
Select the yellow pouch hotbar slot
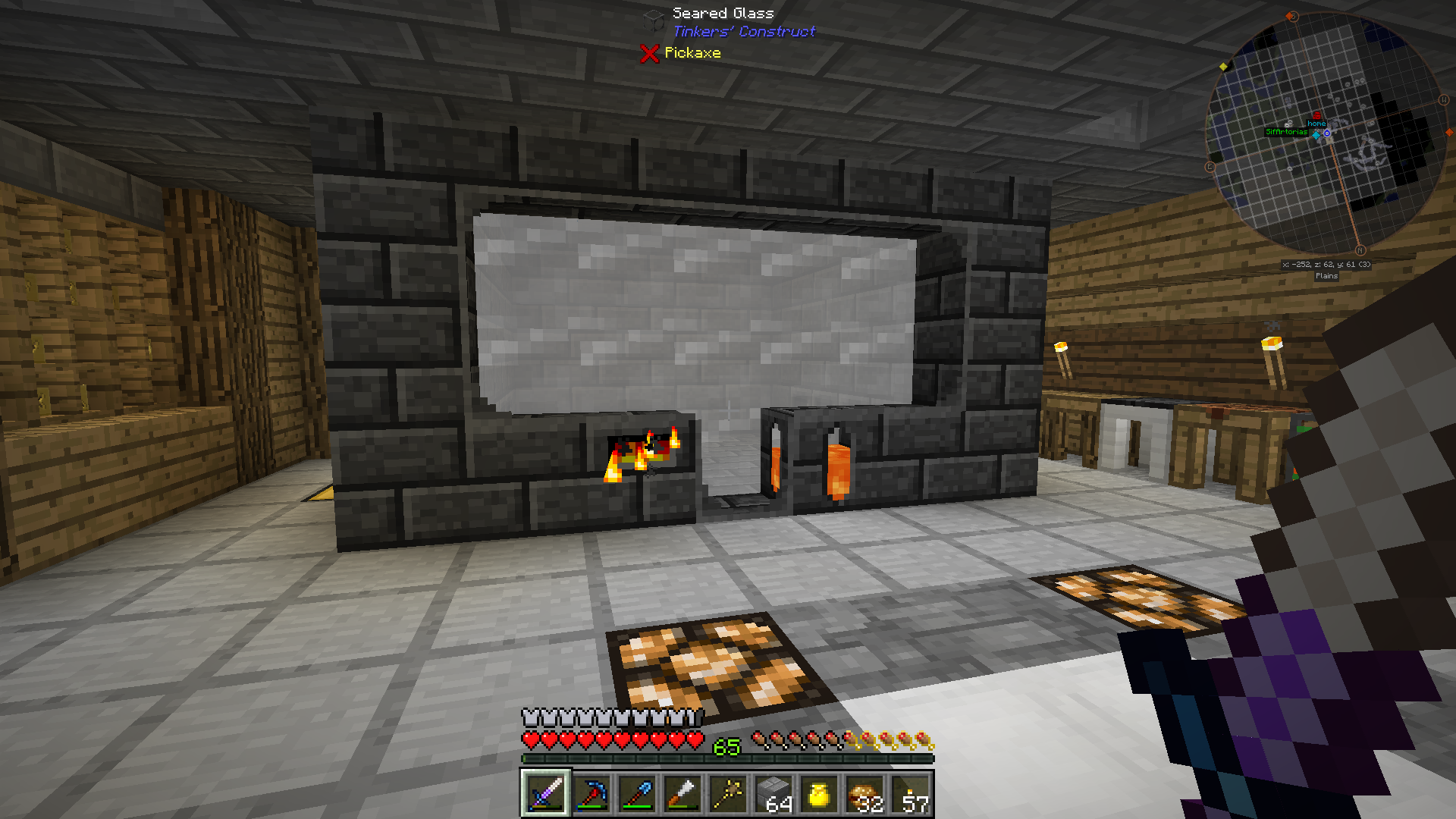click(x=819, y=794)
